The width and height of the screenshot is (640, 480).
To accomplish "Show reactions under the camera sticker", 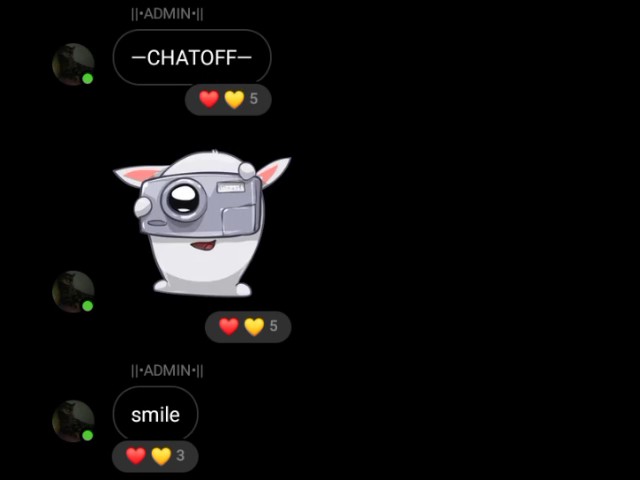I will 248,326.
